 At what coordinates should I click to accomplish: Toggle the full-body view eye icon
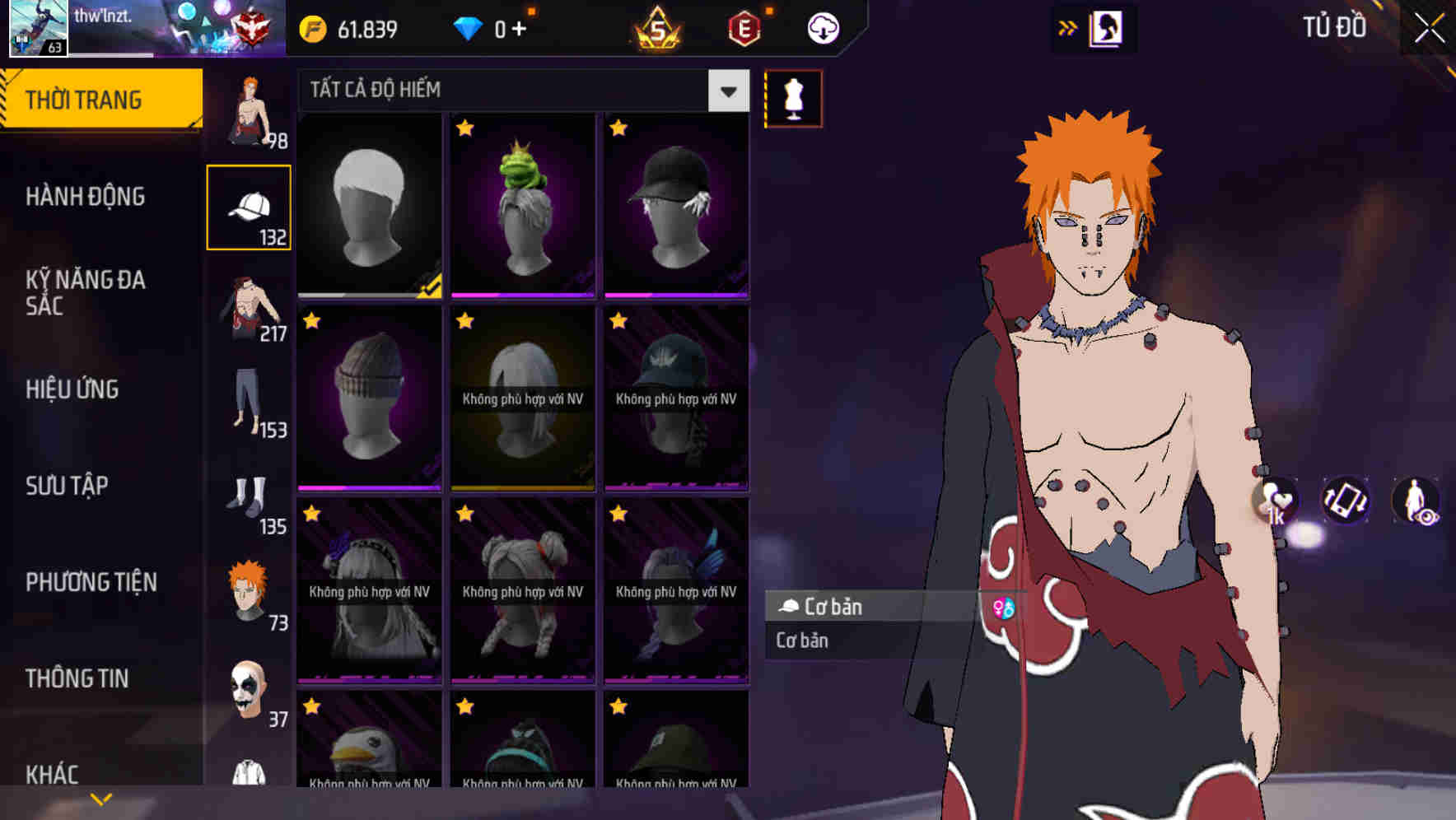click(1415, 502)
